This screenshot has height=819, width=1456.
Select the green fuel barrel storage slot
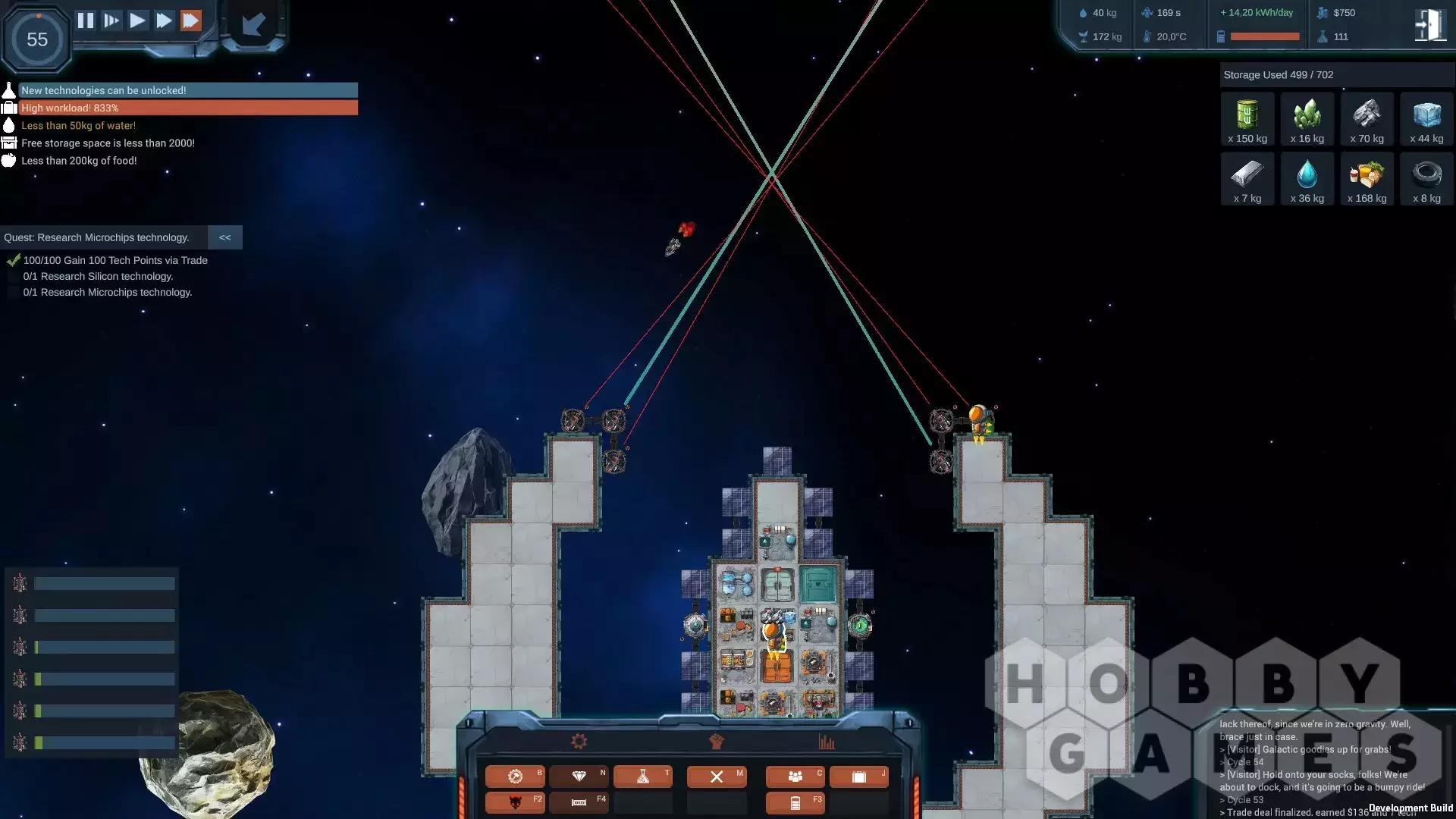coord(1247,120)
